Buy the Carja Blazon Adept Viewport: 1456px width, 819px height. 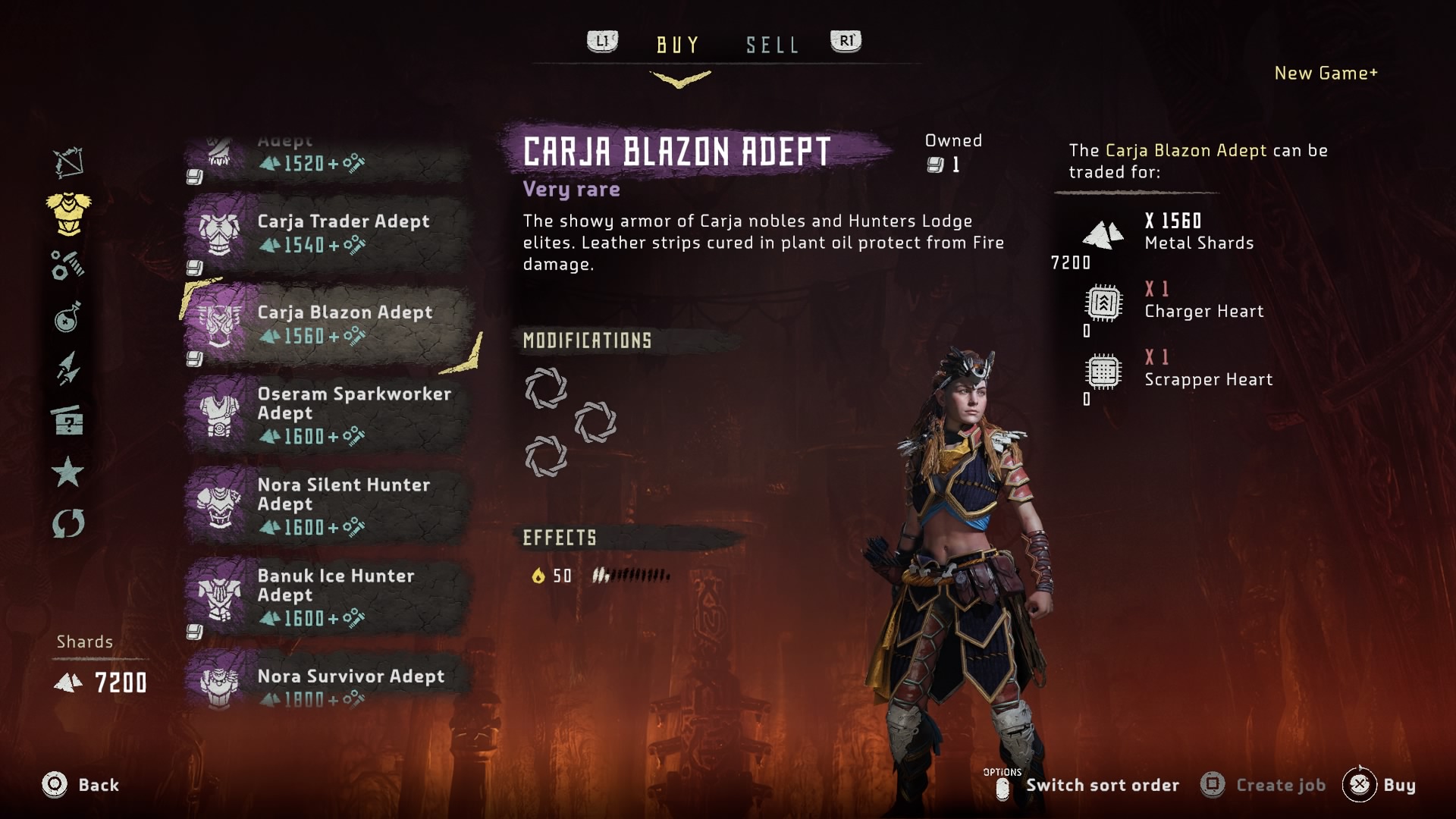click(x=1379, y=786)
